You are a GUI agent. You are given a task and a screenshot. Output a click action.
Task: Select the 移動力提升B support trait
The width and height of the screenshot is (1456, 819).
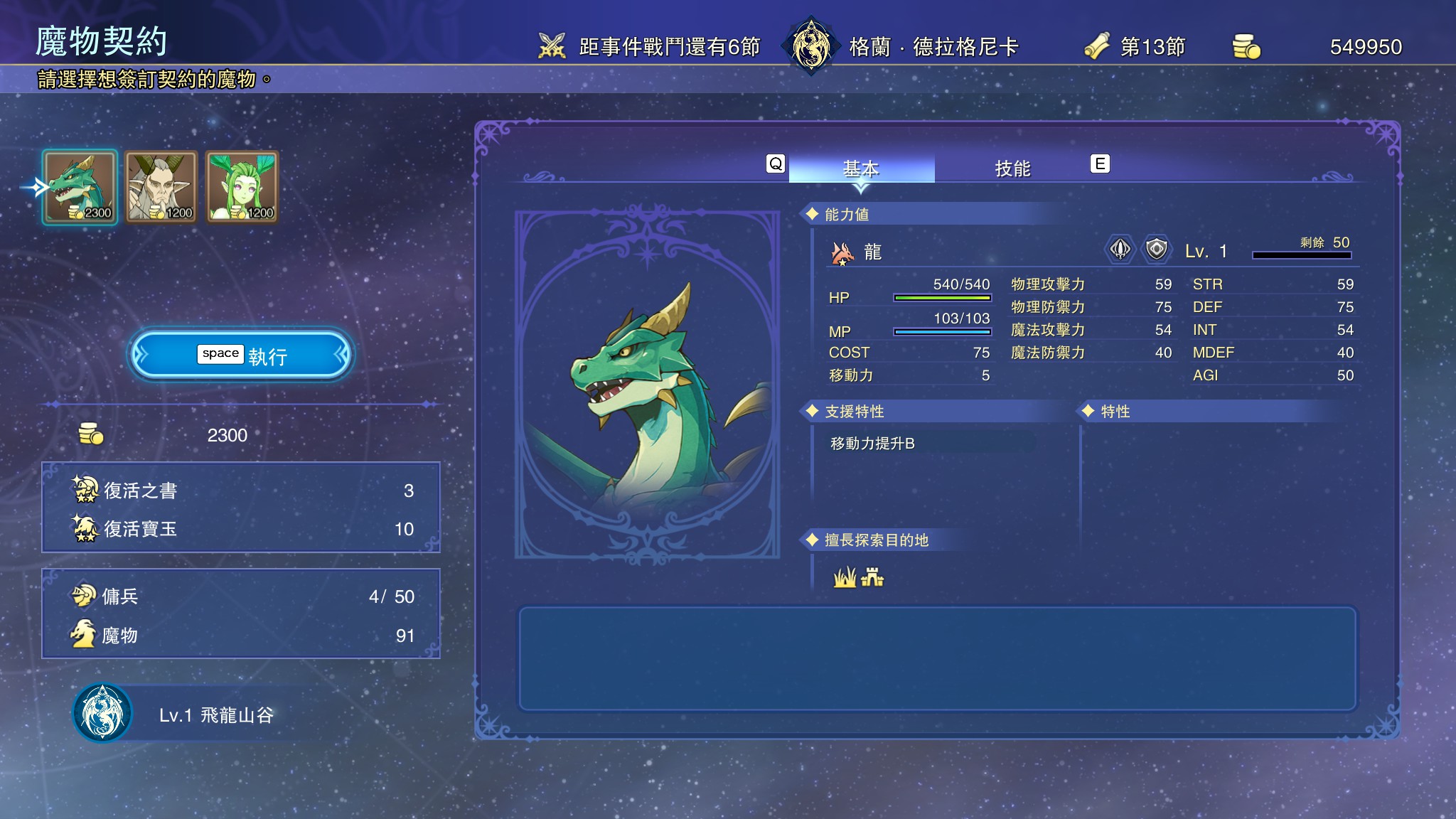point(872,444)
